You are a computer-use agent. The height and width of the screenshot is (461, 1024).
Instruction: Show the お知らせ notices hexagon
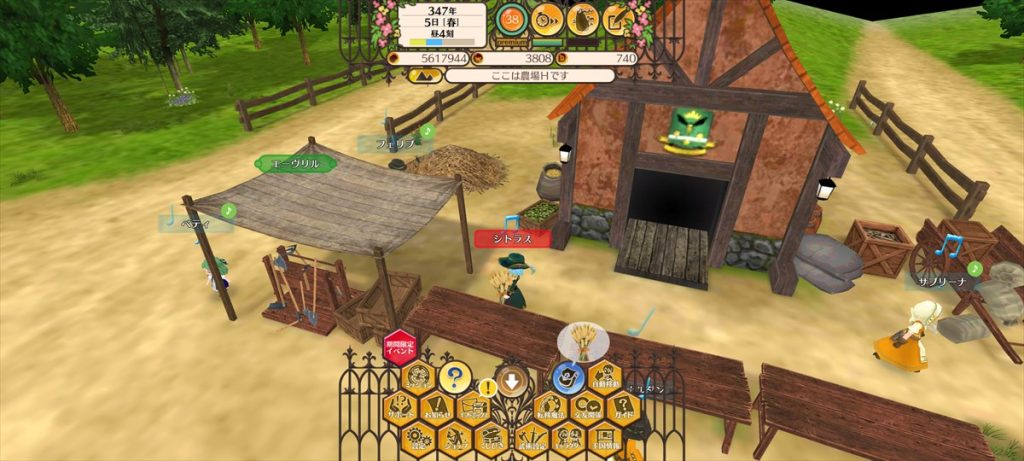(x=436, y=408)
